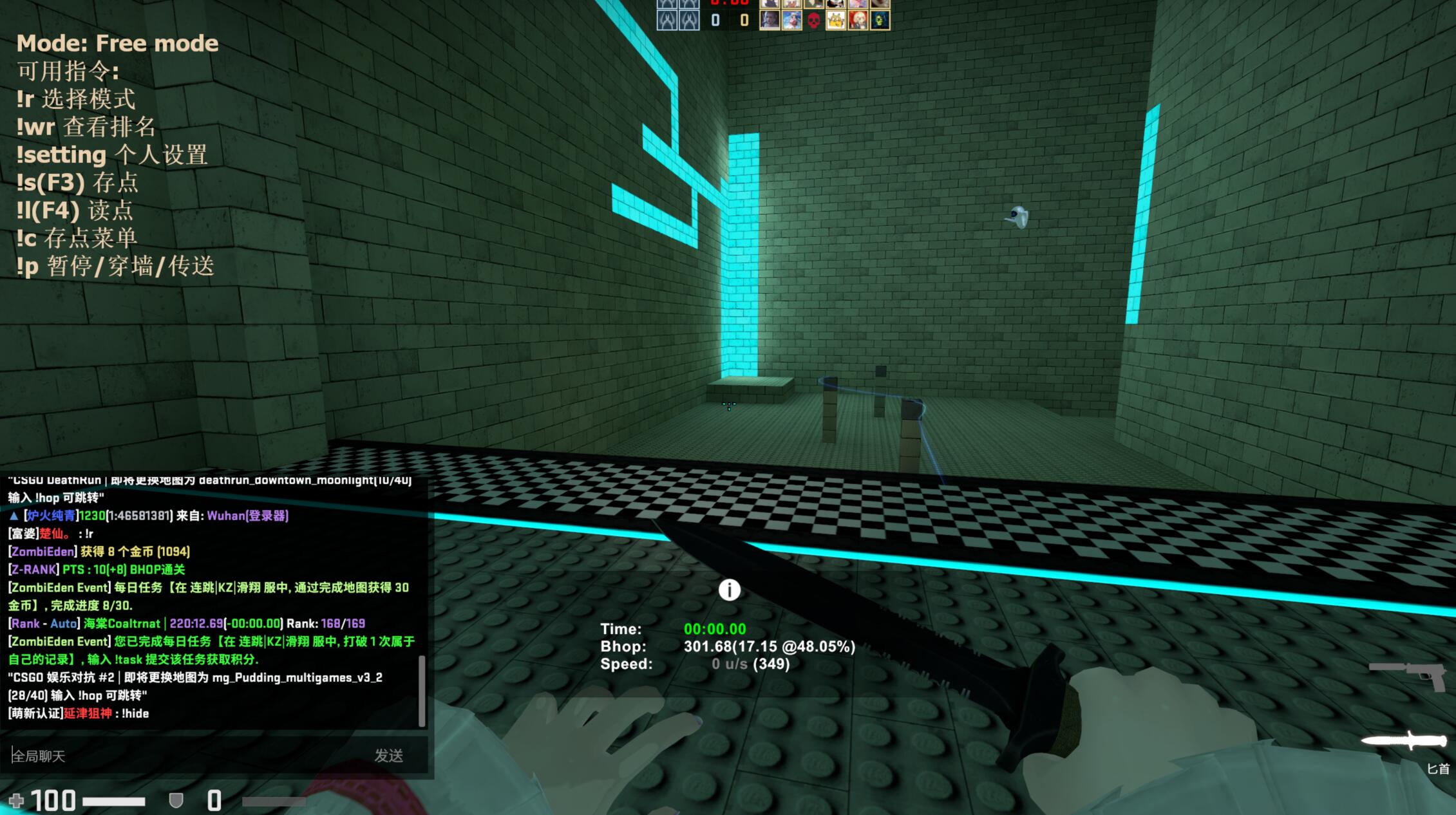The height and width of the screenshot is (815, 1456).
Task: Click the yellow crowned cat player avatar
Action: tap(835, 21)
